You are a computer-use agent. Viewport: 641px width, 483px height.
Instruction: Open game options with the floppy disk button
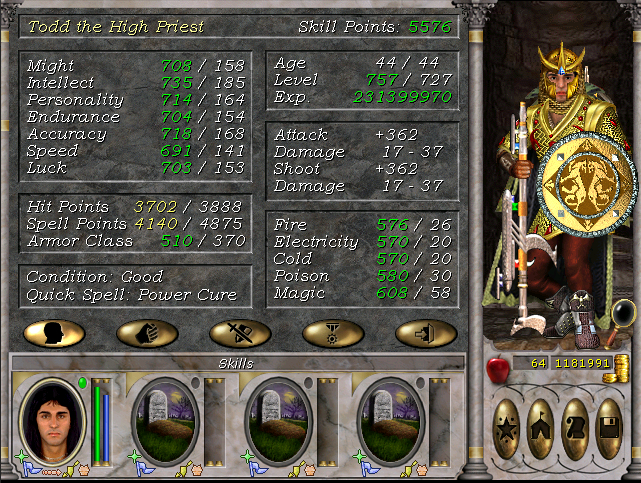point(609,428)
